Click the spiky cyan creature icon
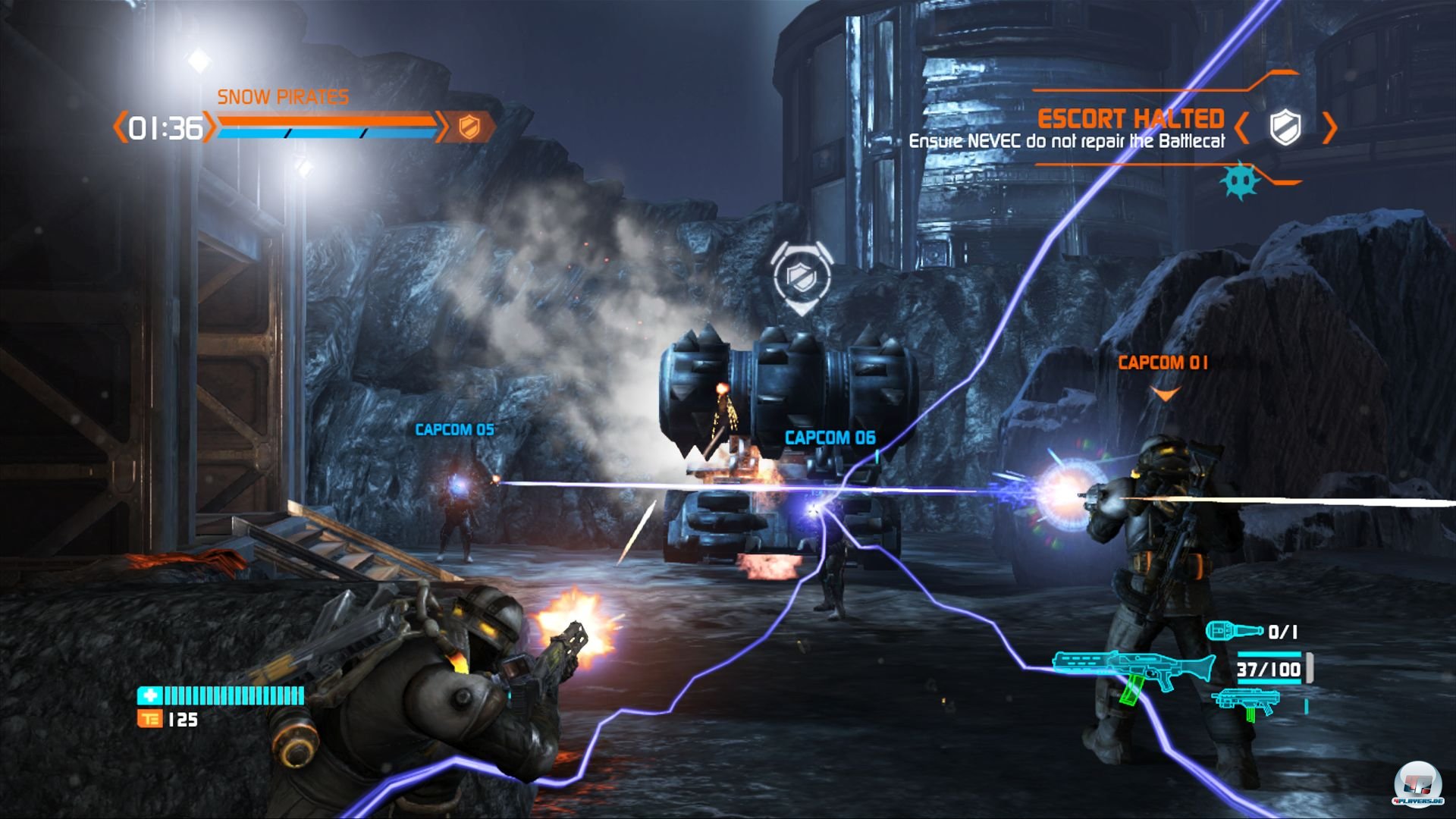The height and width of the screenshot is (819, 1456). 1239,180
